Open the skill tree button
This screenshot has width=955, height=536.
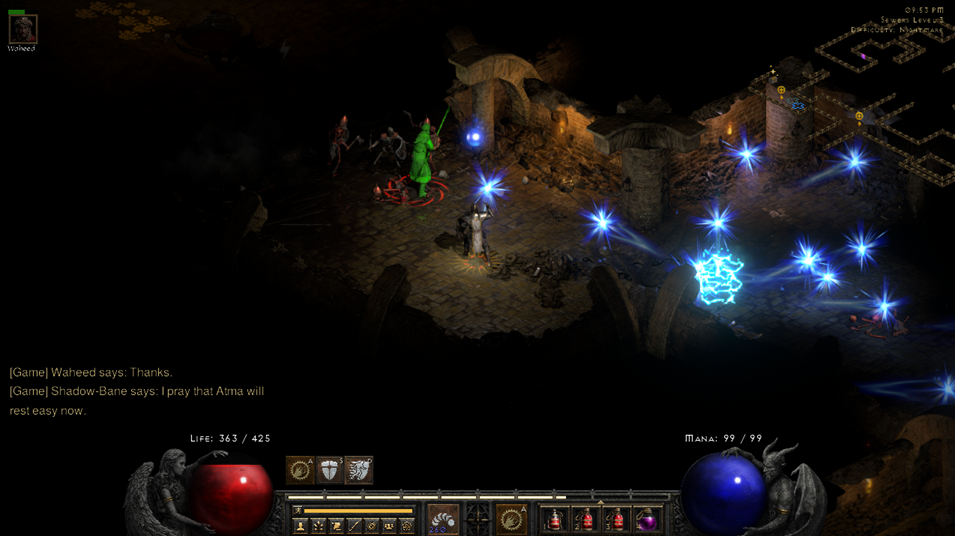coord(318,525)
